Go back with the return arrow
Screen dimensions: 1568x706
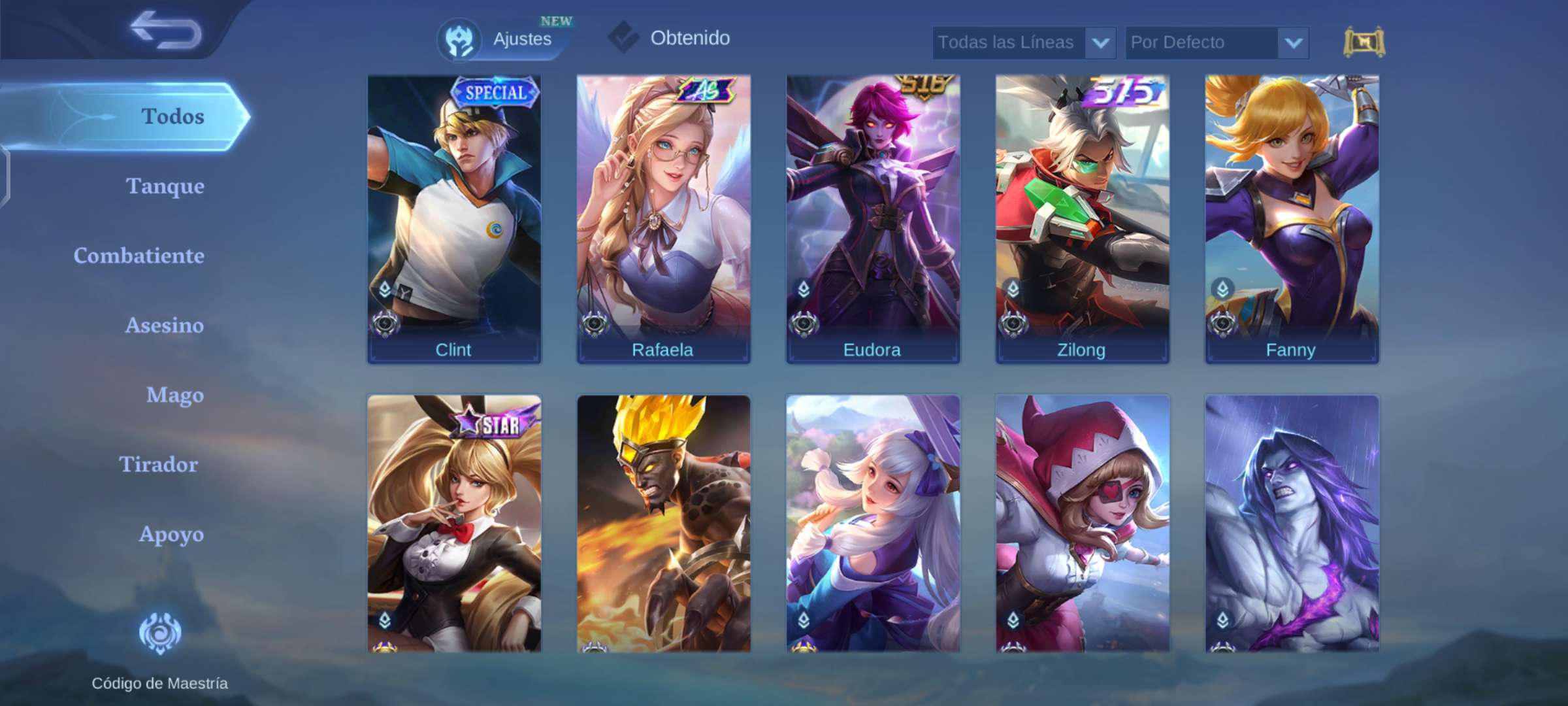coord(165,30)
